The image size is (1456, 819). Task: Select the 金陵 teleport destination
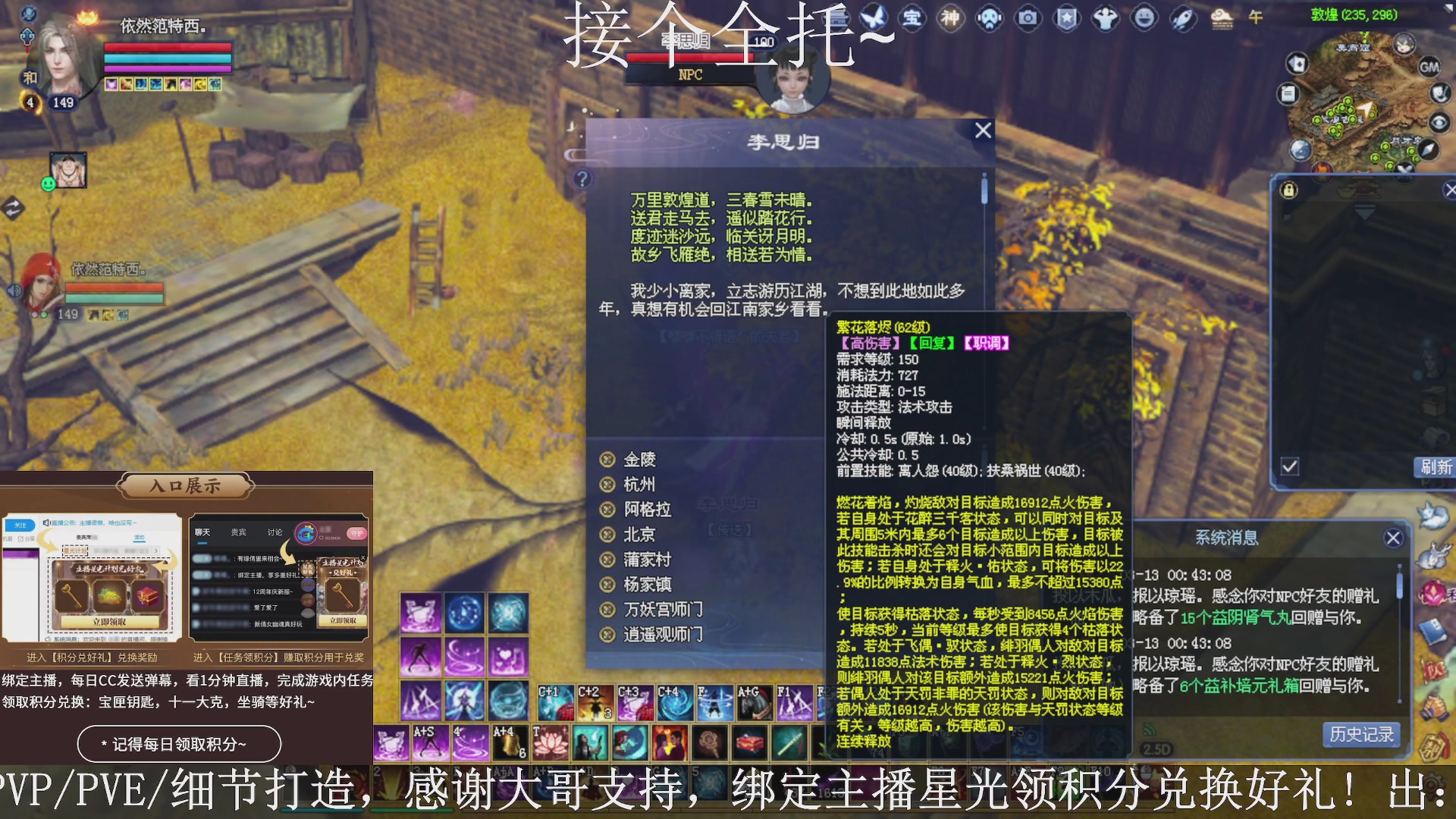[x=642, y=459]
